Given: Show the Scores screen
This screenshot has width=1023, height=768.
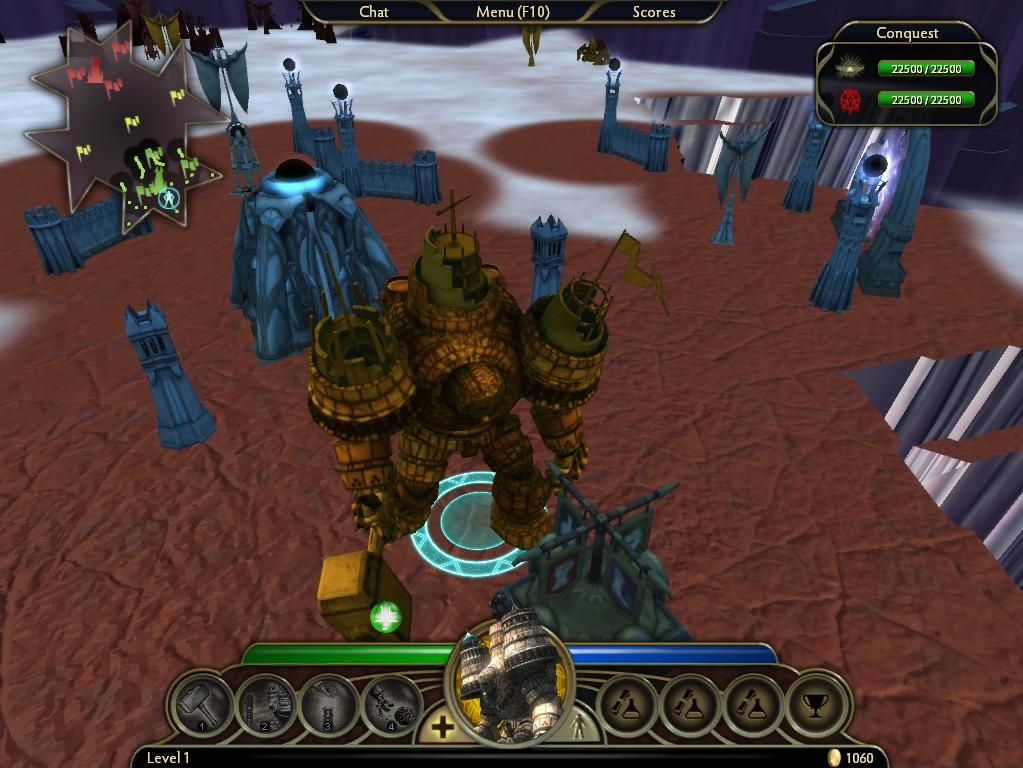Looking at the screenshot, I should (654, 12).
